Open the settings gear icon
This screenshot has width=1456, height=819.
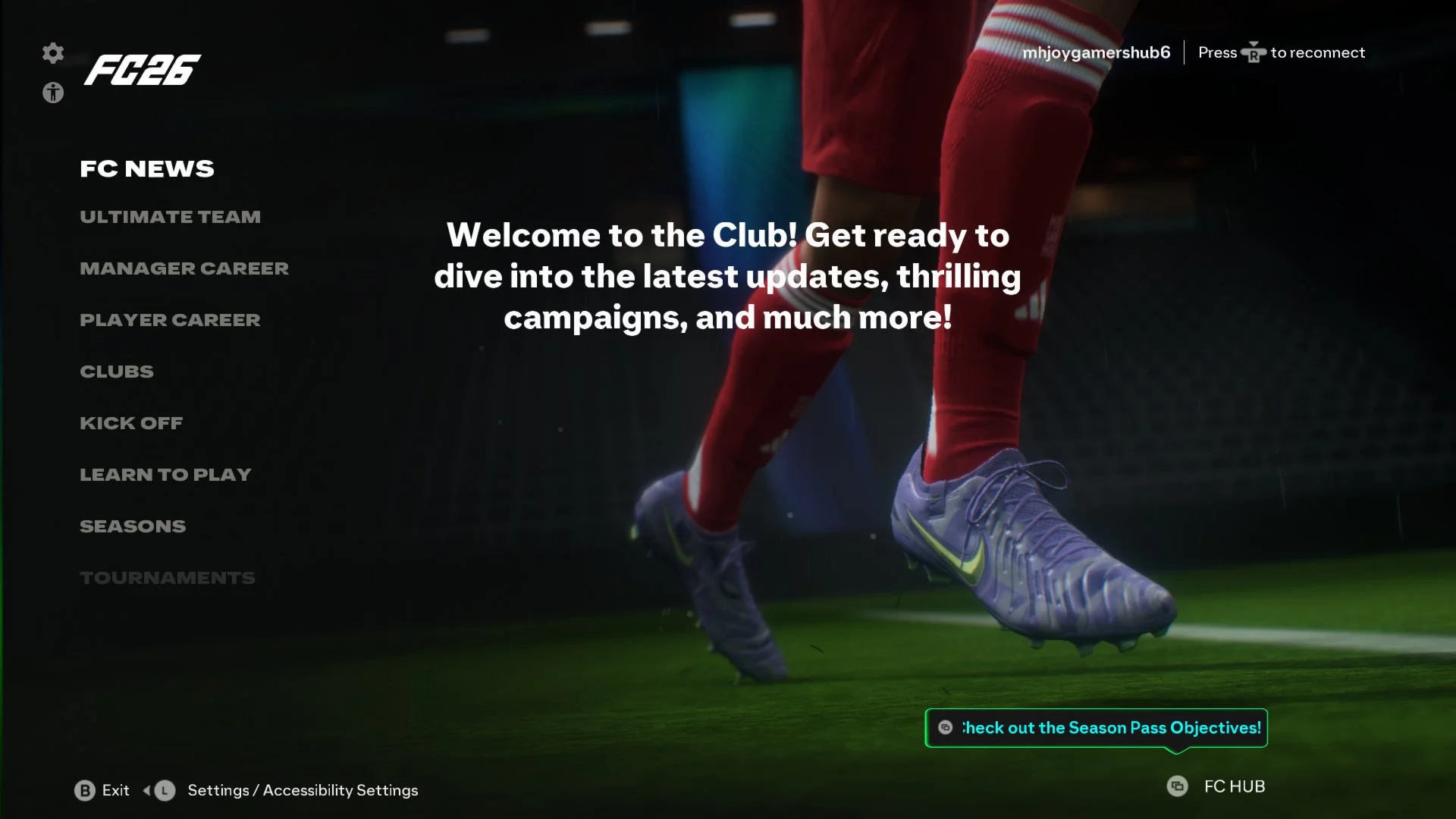point(52,54)
